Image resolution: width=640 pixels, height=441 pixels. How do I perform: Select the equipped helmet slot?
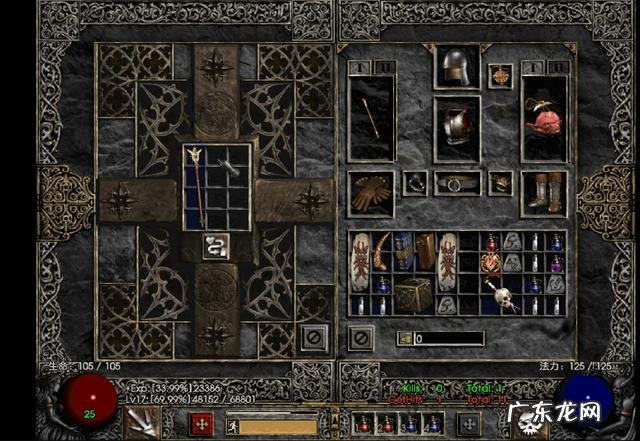click(456, 68)
